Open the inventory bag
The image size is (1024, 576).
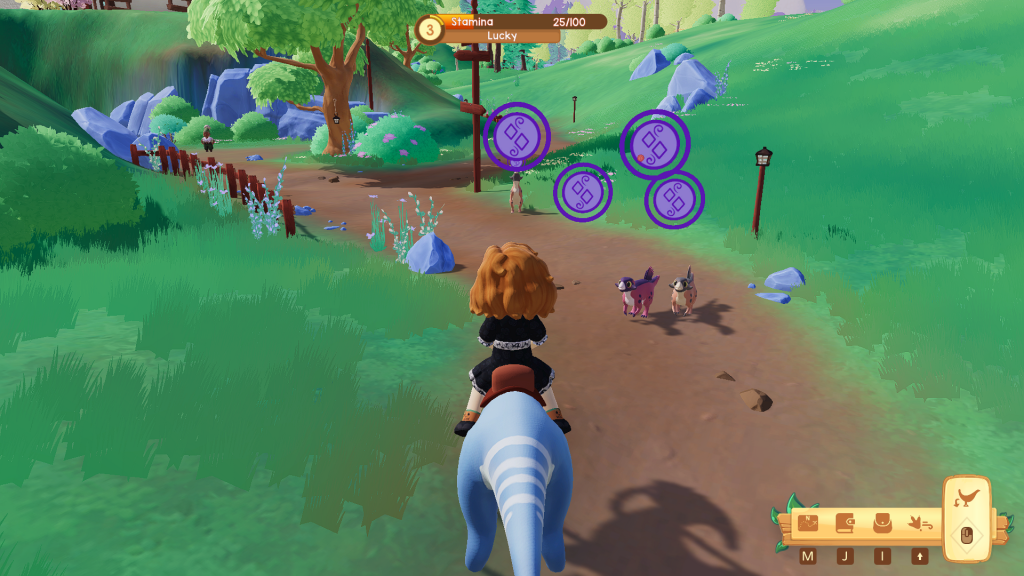coord(882,524)
